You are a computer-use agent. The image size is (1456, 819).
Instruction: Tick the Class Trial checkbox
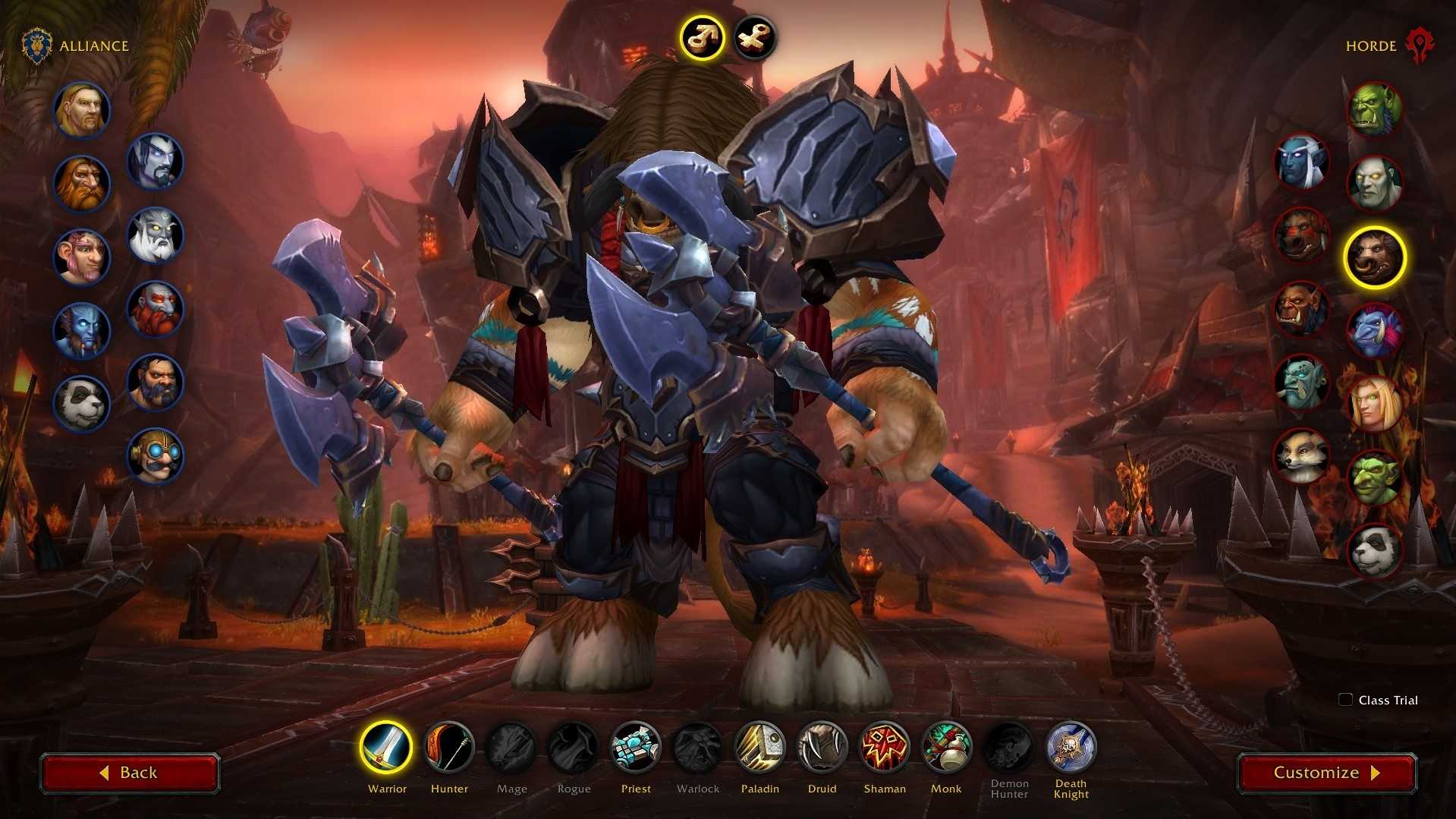1345,700
